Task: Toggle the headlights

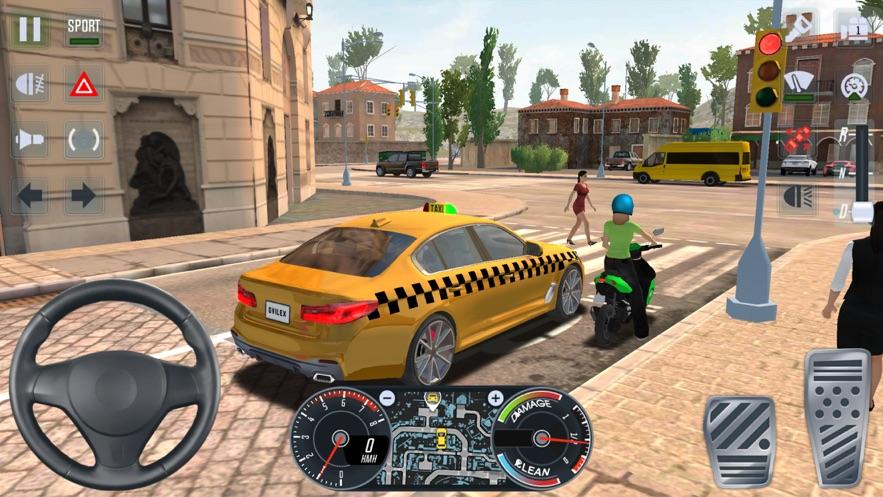Action: point(799,195)
